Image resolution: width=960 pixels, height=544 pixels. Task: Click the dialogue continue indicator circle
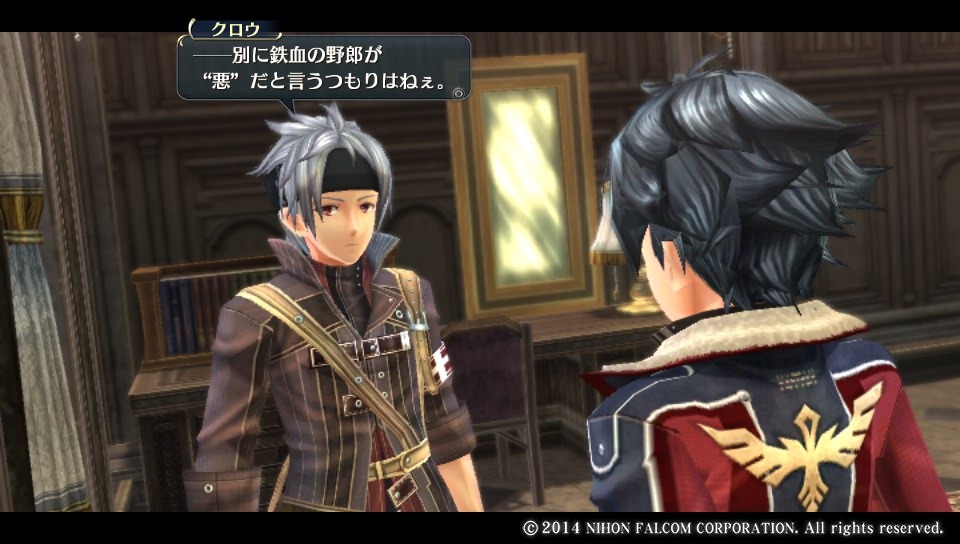click(458, 92)
